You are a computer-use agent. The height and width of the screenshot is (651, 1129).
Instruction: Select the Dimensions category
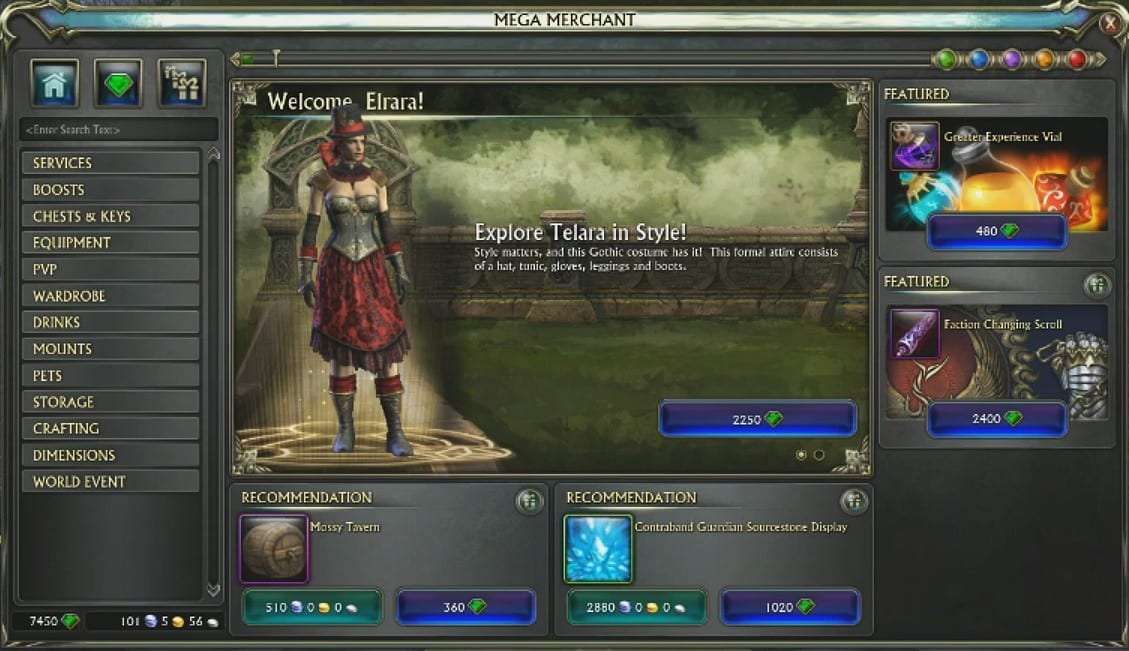point(110,455)
